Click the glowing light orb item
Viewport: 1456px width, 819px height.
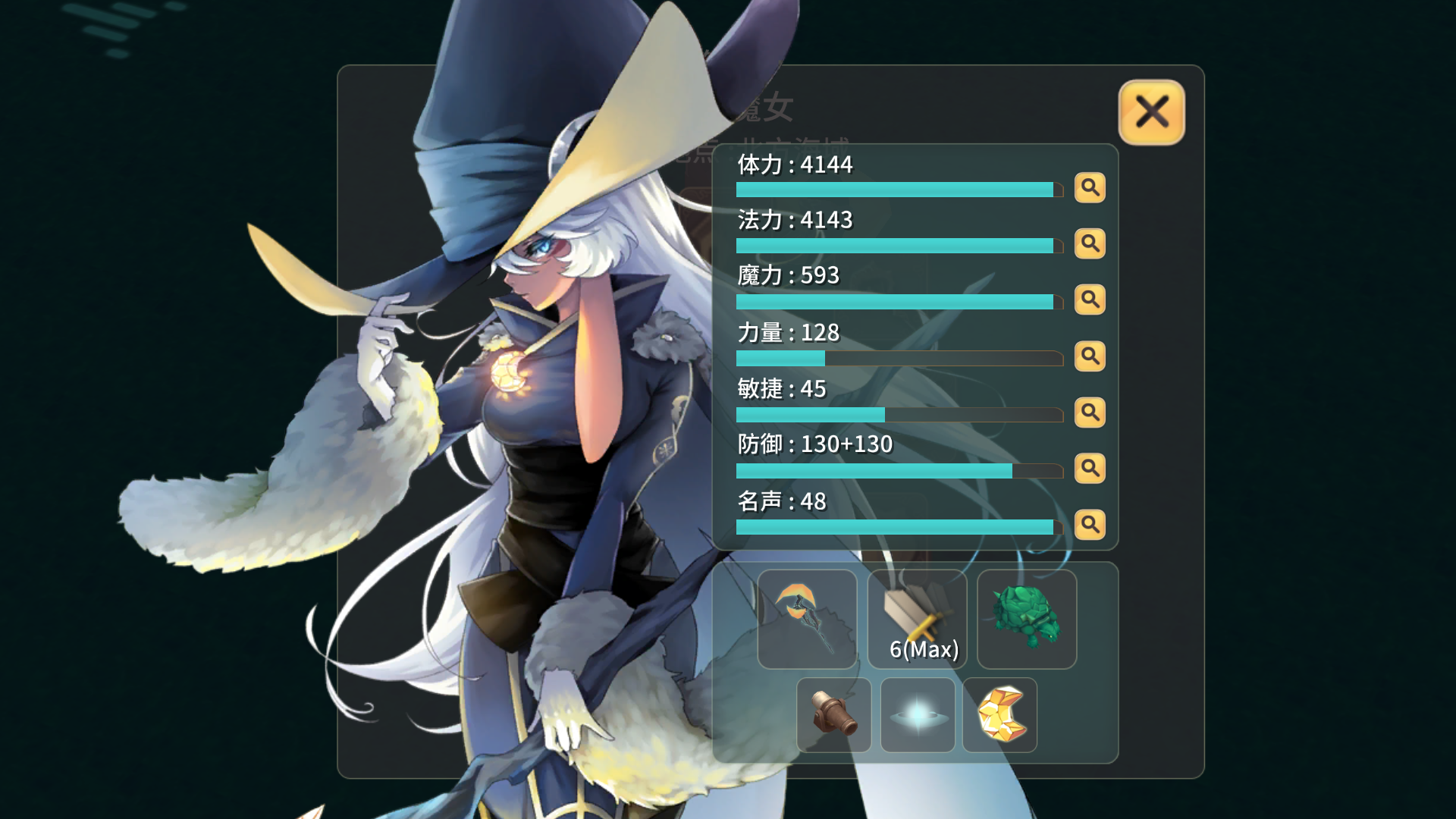click(x=917, y=714)
